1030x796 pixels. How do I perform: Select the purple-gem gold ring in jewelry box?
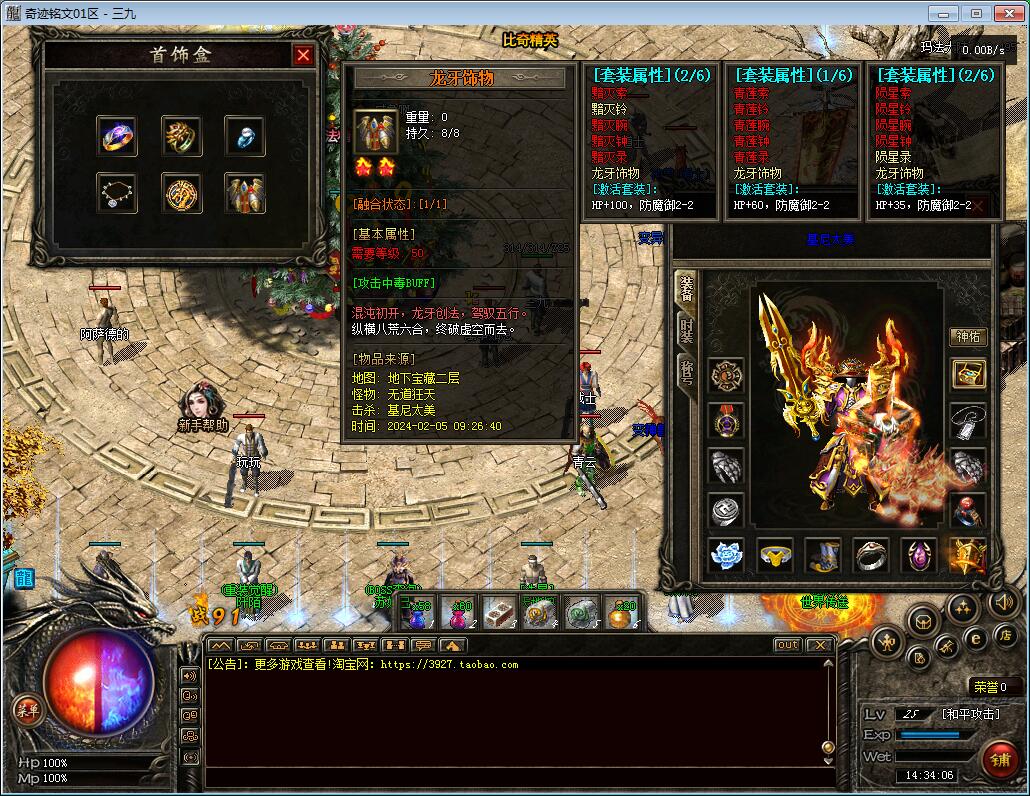pos(117,135)
